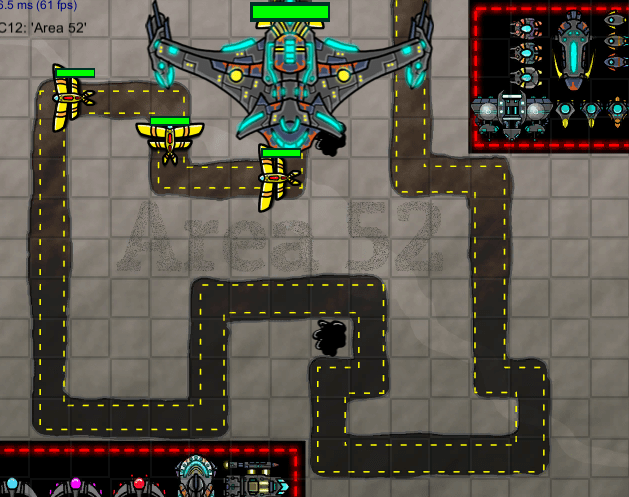Select the teal arched dome unit
The image size is (629, 497).
click(193, 476)
